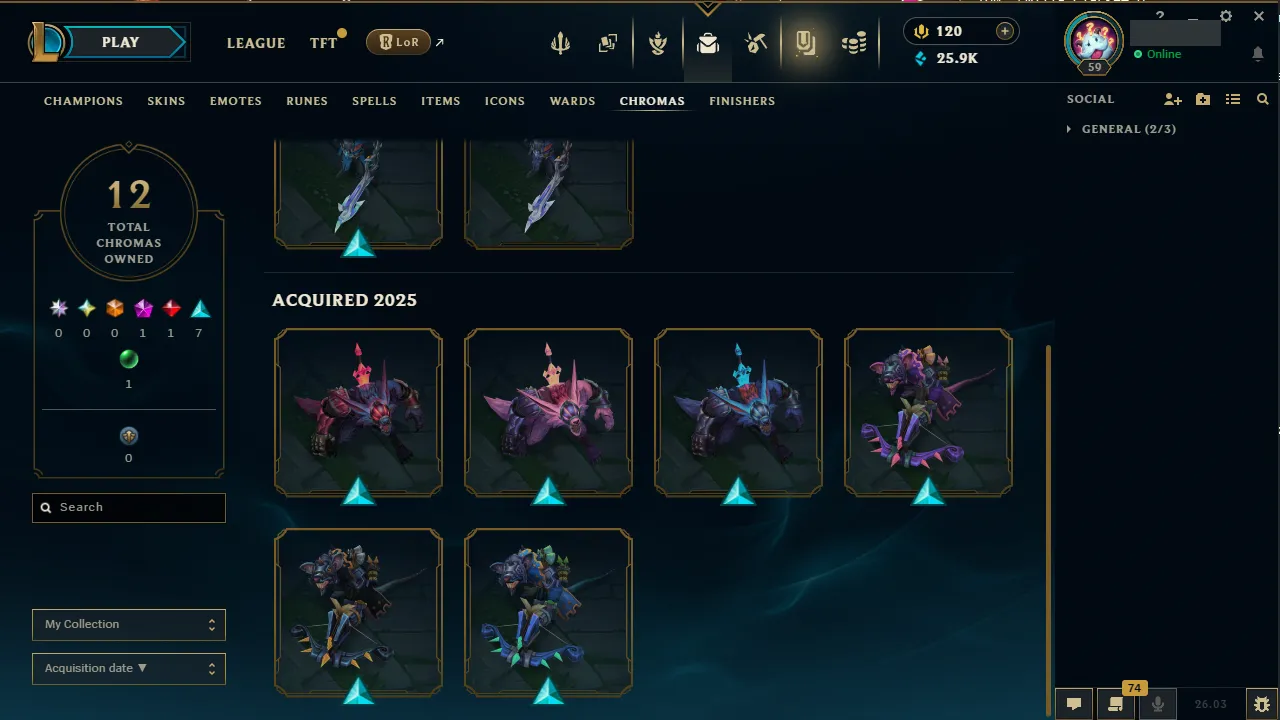Open the glowing Your Shop icon
1280x720 pixels.
(x=805, y=42)
